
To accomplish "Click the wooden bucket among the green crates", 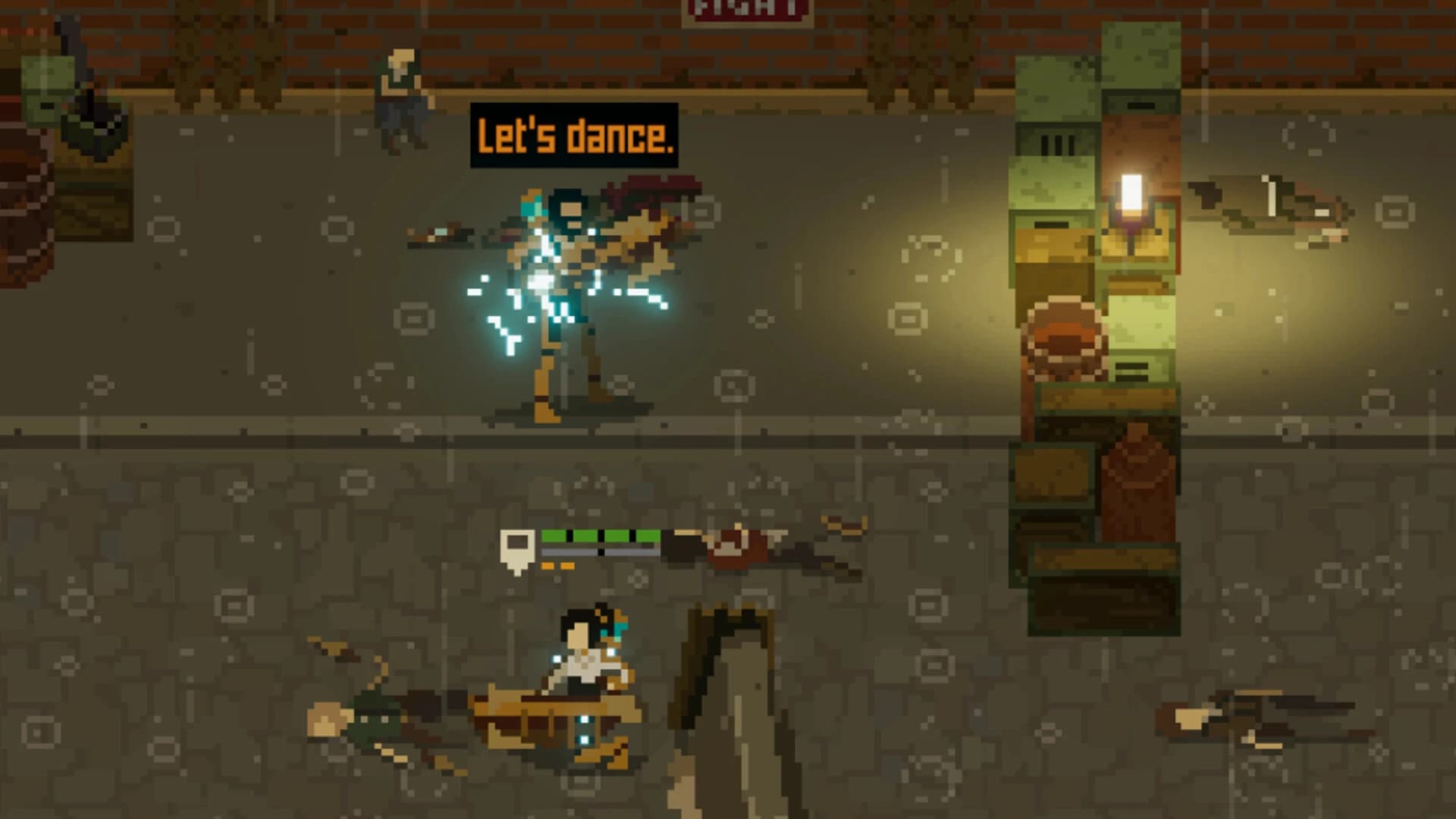I will pyautogui.click(x=1065, y=337).
